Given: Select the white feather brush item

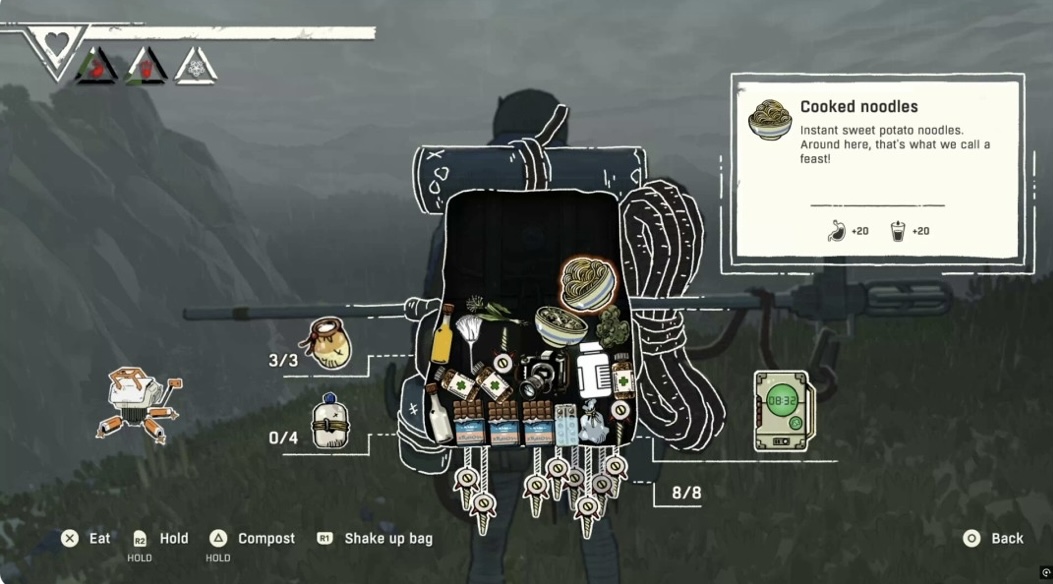Looking at the screenshot, I should 469,334.
